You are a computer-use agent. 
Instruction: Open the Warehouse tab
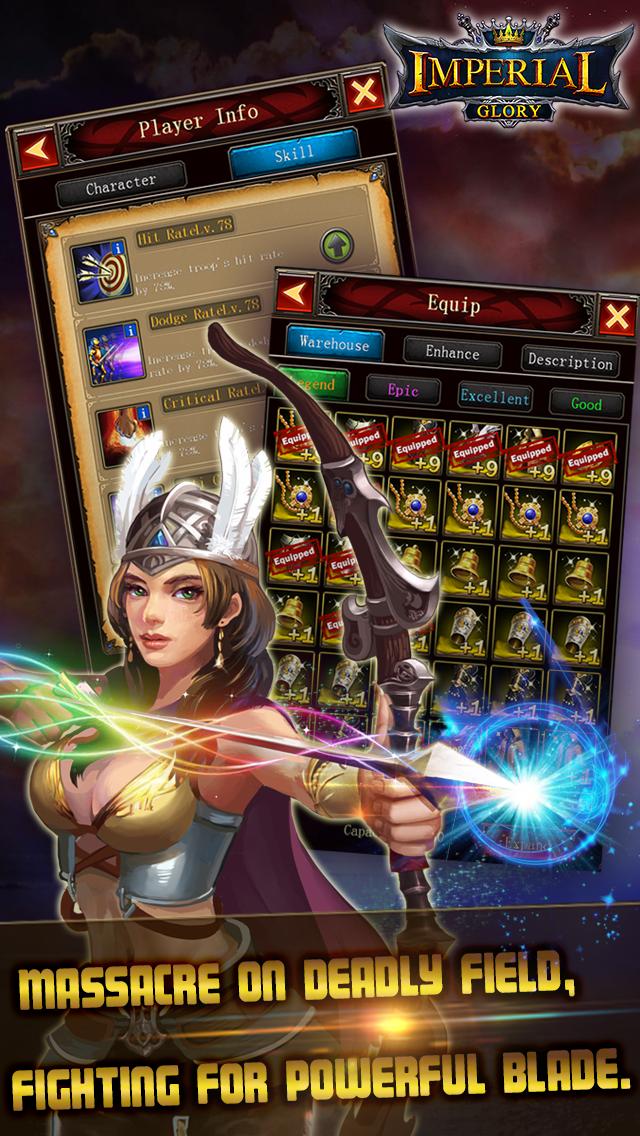pos(334,345)
